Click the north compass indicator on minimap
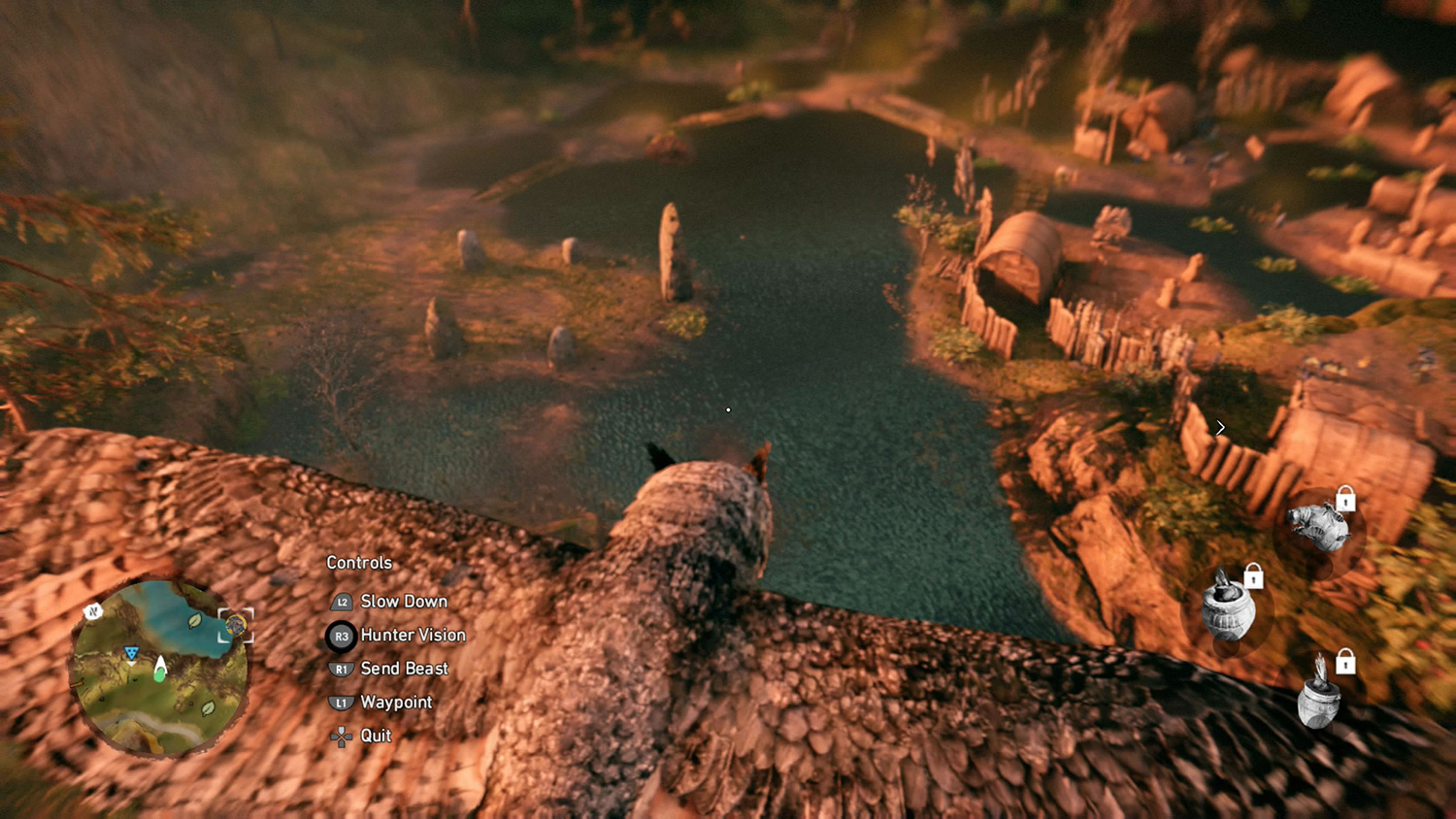This screenshot has width=1456, height=819. point(93,611)
